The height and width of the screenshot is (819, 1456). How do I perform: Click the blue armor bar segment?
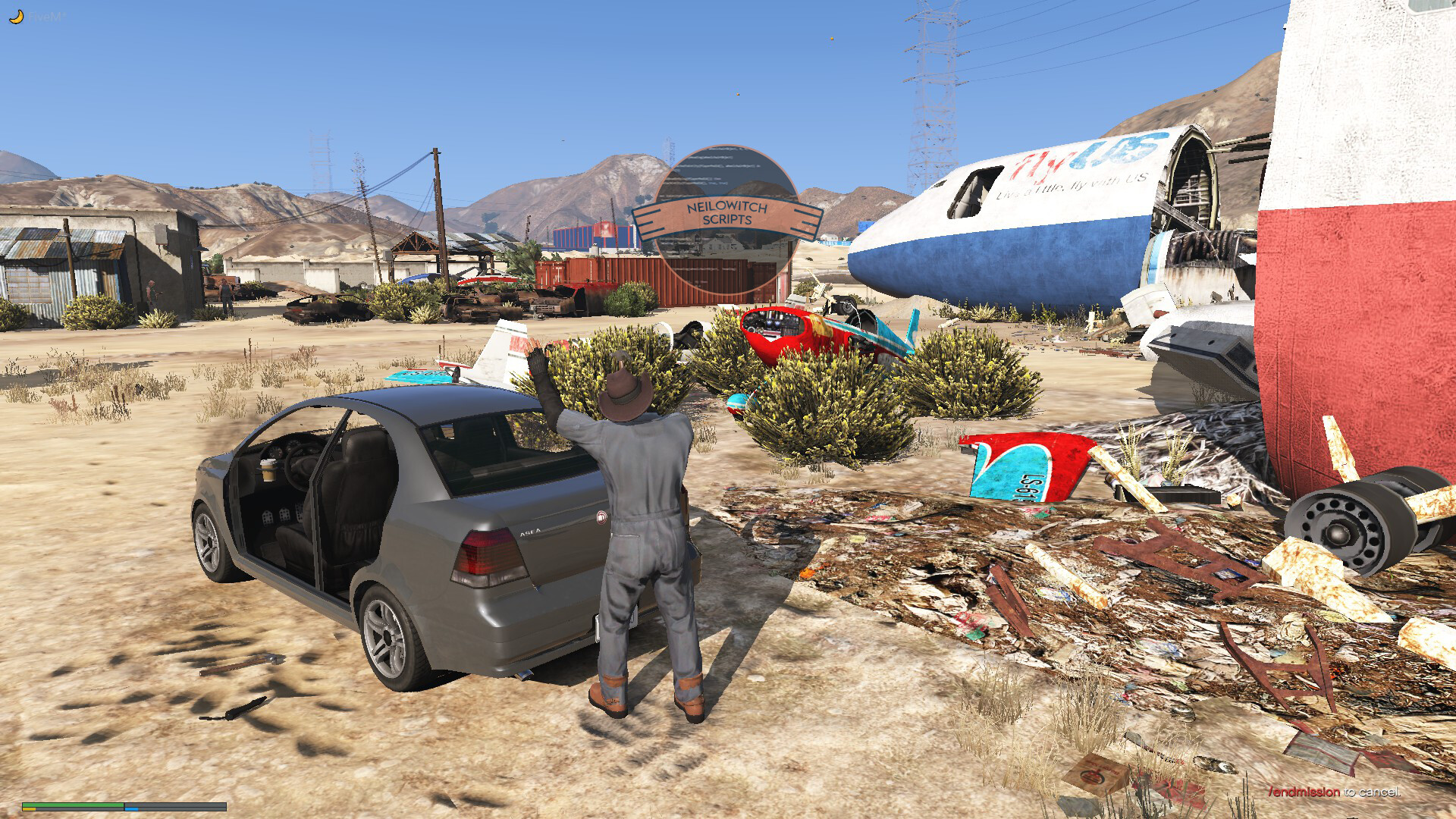pos(131,809)
